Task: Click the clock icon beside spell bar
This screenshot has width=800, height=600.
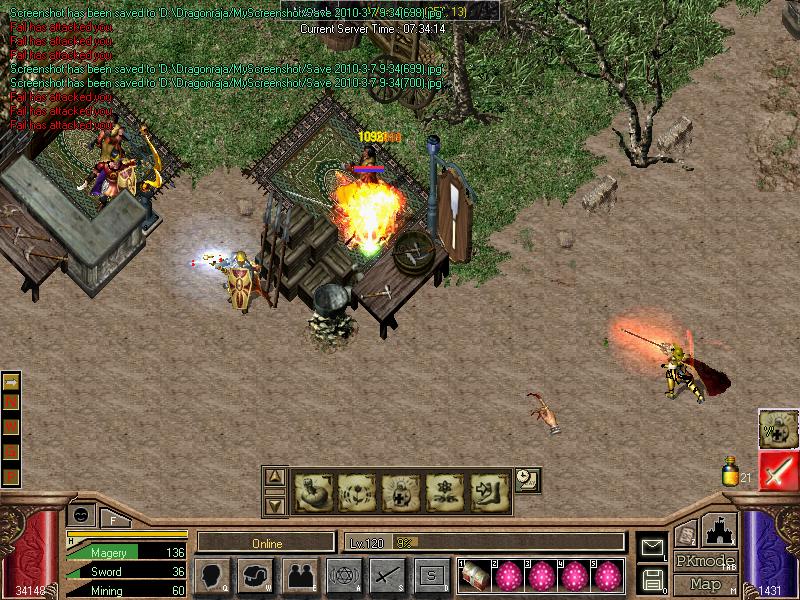Action: tap(528, 480)
